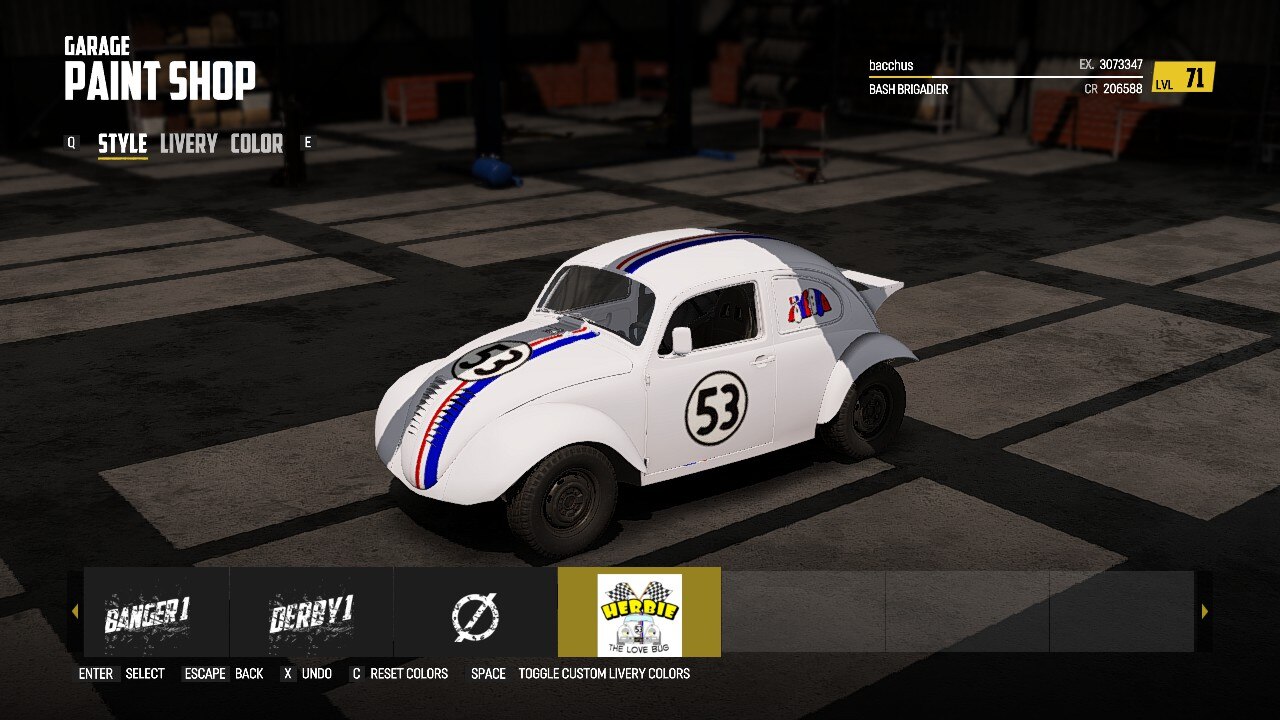Pick the no-style crossed circle option
This screenshot has height=720, width=1280.
click(x=475, y=612)
